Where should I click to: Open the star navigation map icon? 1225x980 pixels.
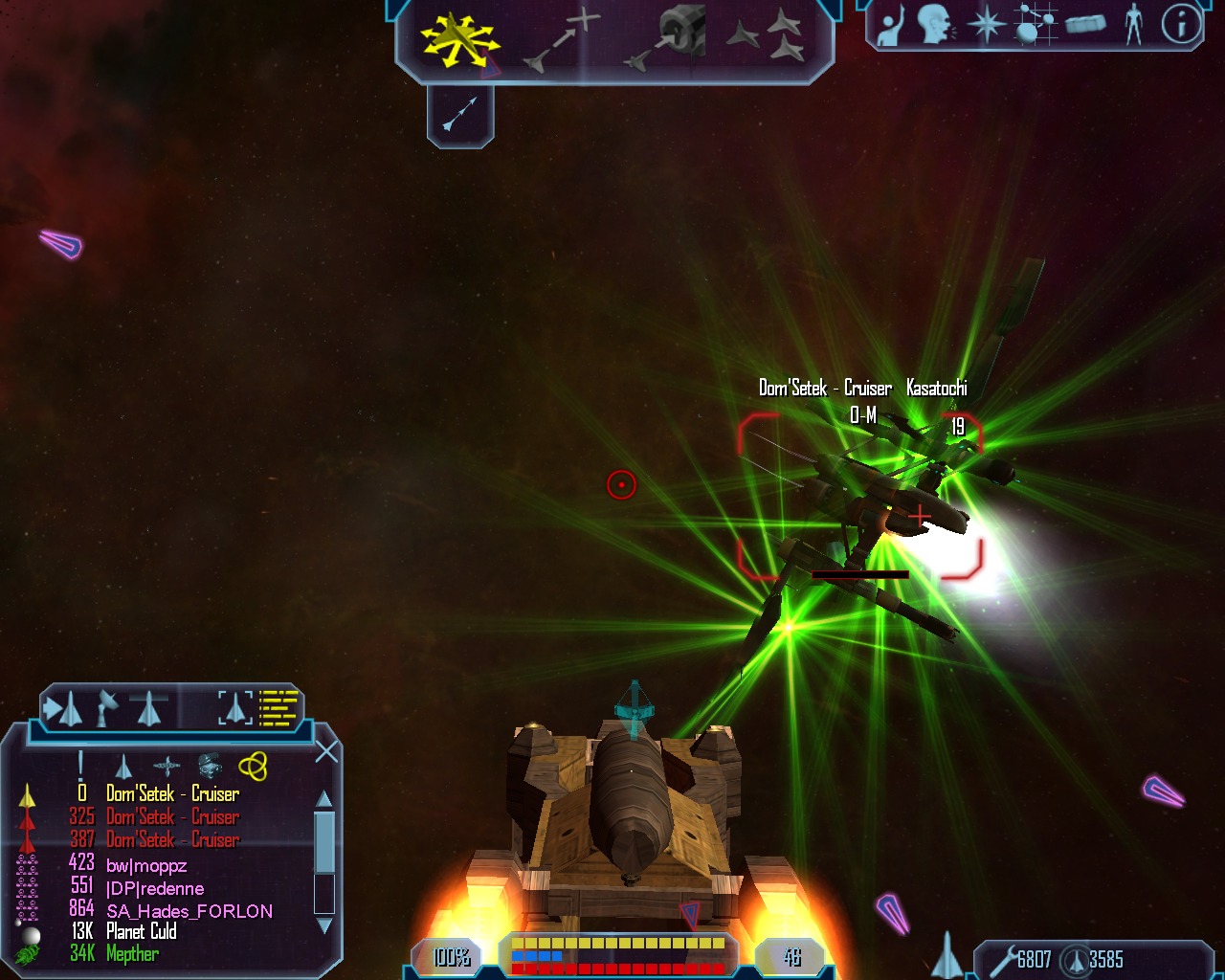click(987, 25)
